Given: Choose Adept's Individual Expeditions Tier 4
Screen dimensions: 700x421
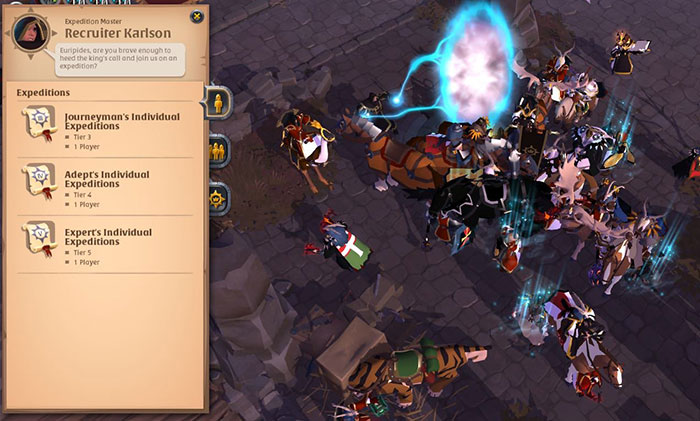Looking at the screenshot, I should pyautogui.click(x=107, y=187).
